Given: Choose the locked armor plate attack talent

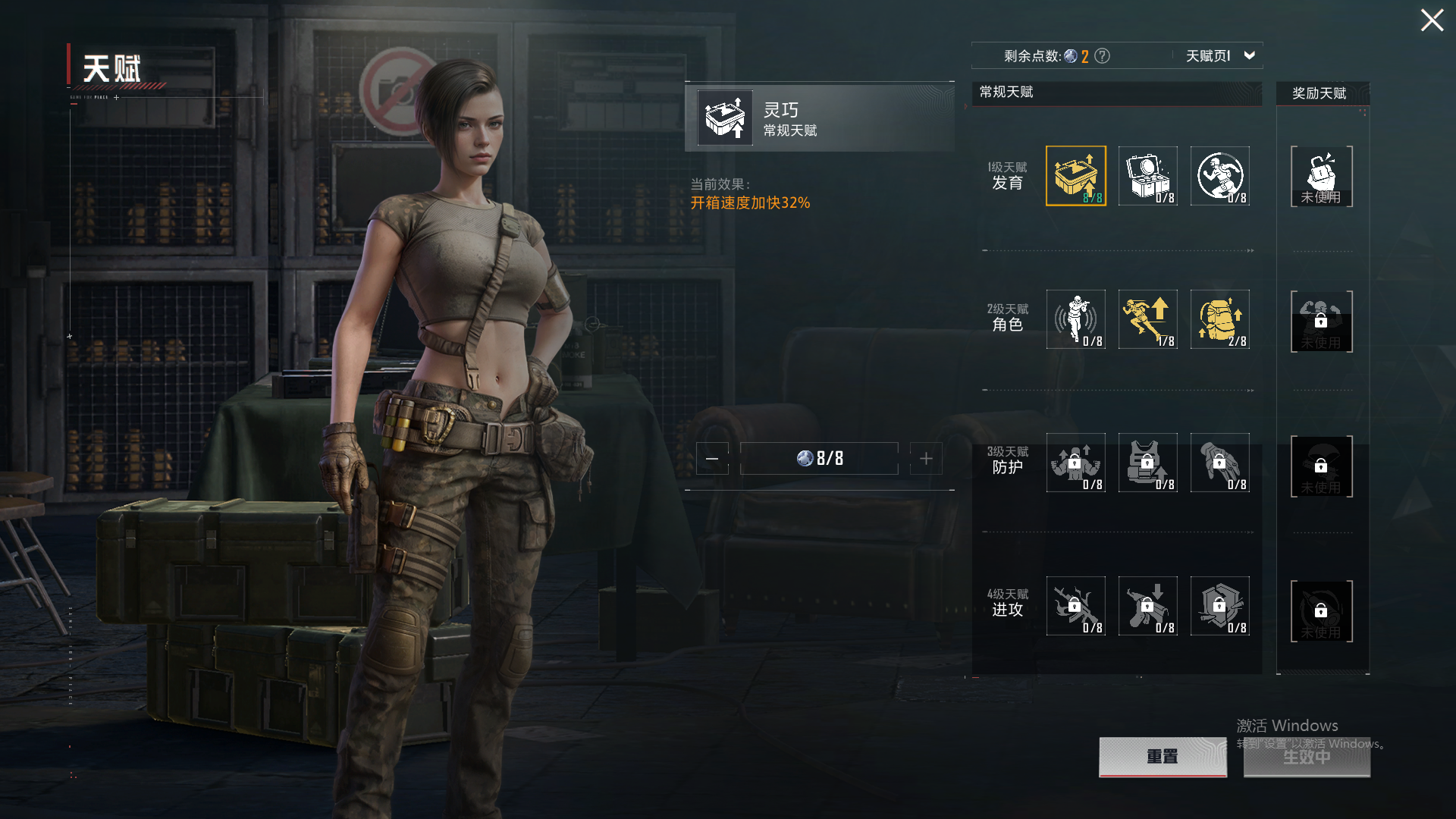Looking at the screenshot, I should tap(1219, 606).
